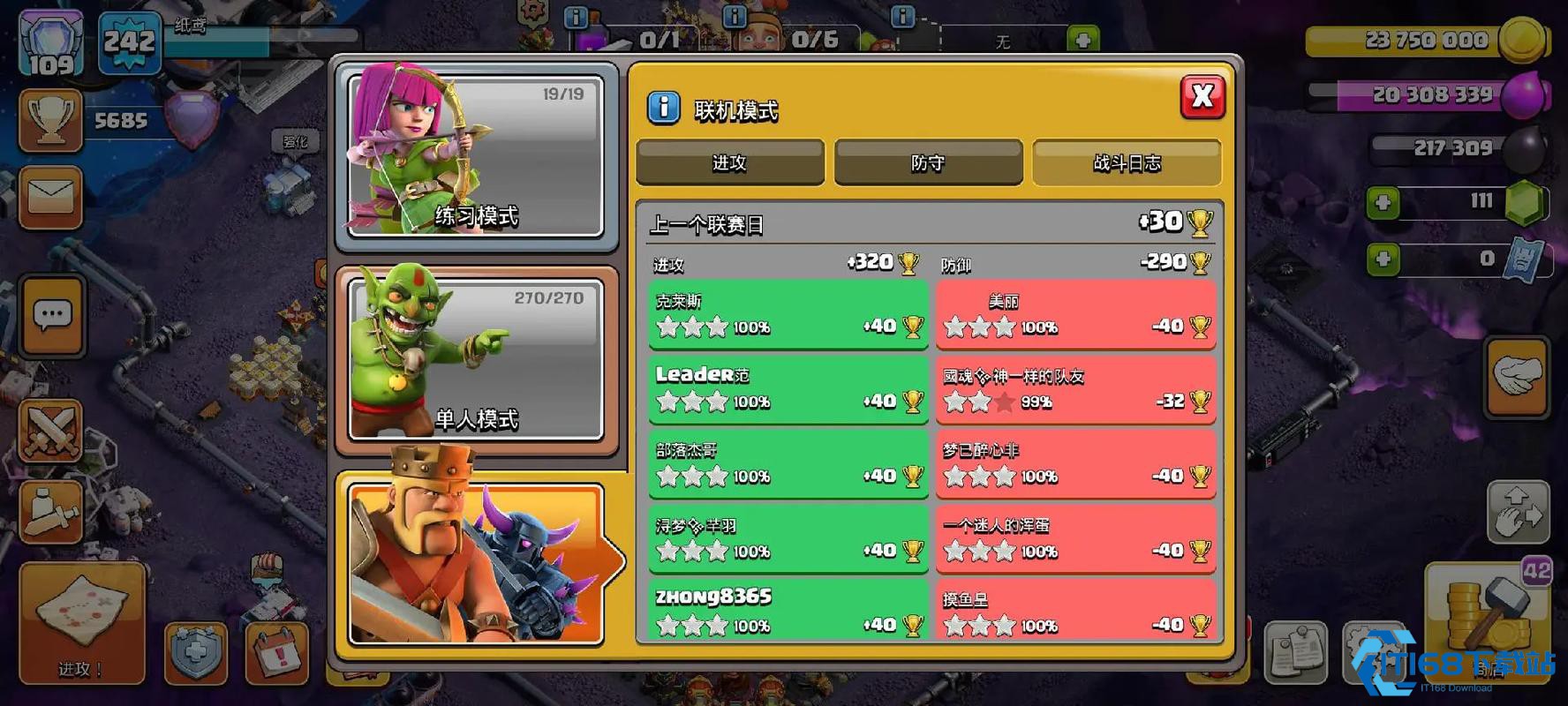Tap the blue info icon beside 联机模式

tap(664, 109)
